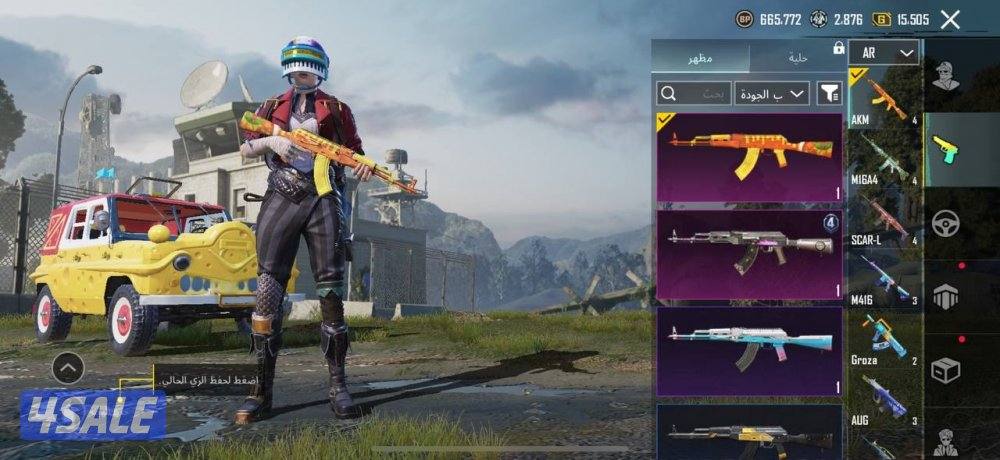Screen dimensions: 1000x460
Task: Close the inventory screen
Action: coord(950,19)
